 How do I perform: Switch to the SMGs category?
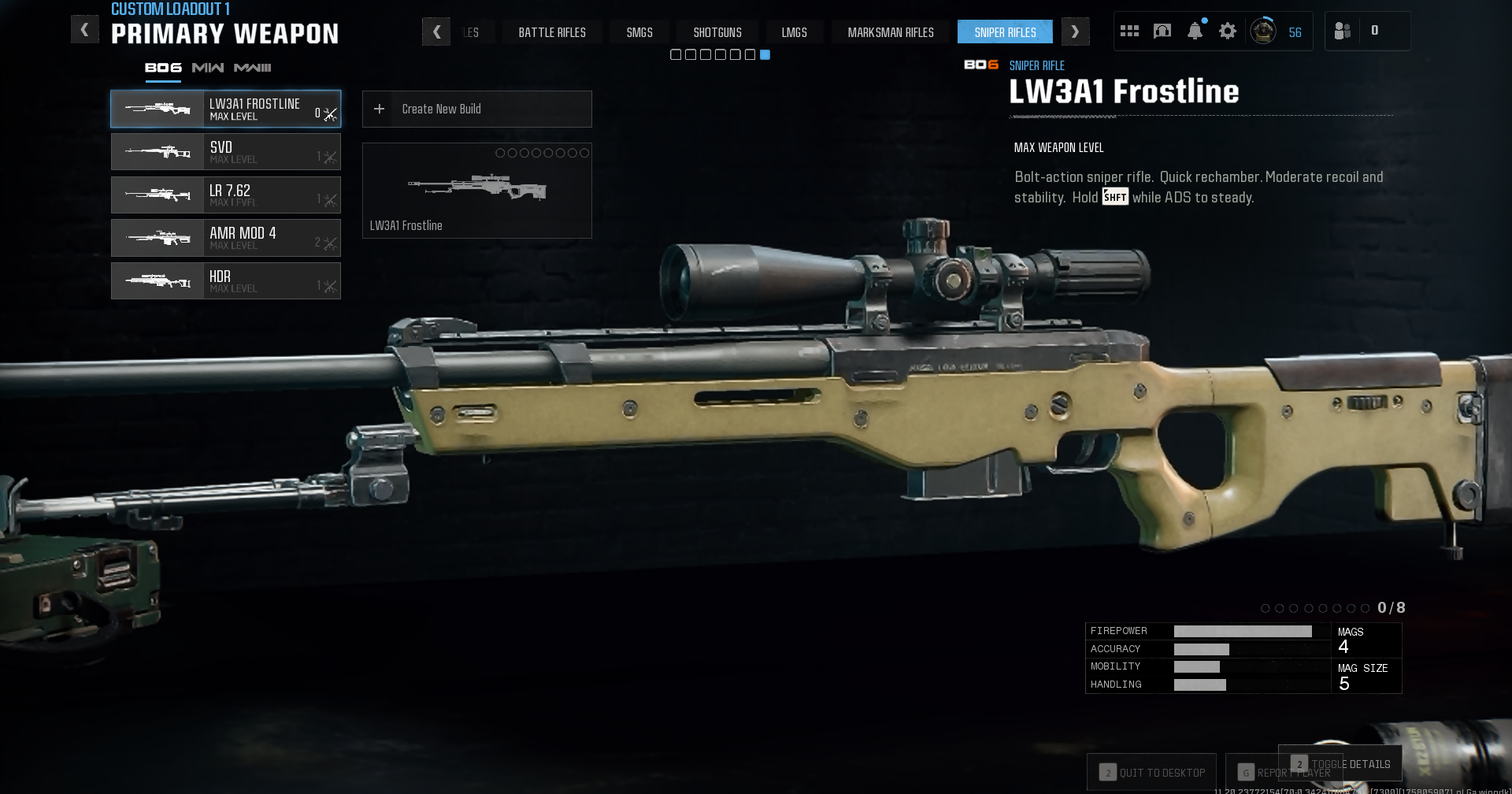[639, 32]
